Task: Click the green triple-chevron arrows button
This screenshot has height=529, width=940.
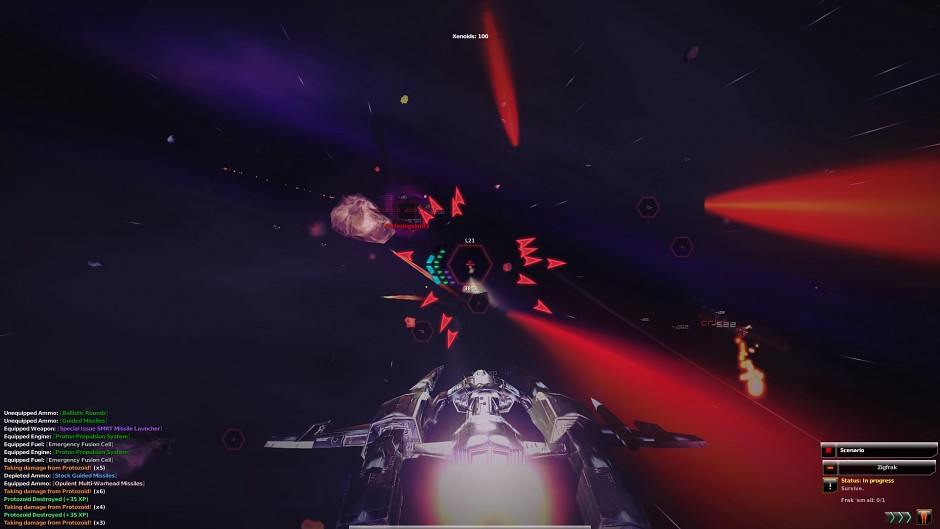Action: pyautogui.click(x=898, y=517)
